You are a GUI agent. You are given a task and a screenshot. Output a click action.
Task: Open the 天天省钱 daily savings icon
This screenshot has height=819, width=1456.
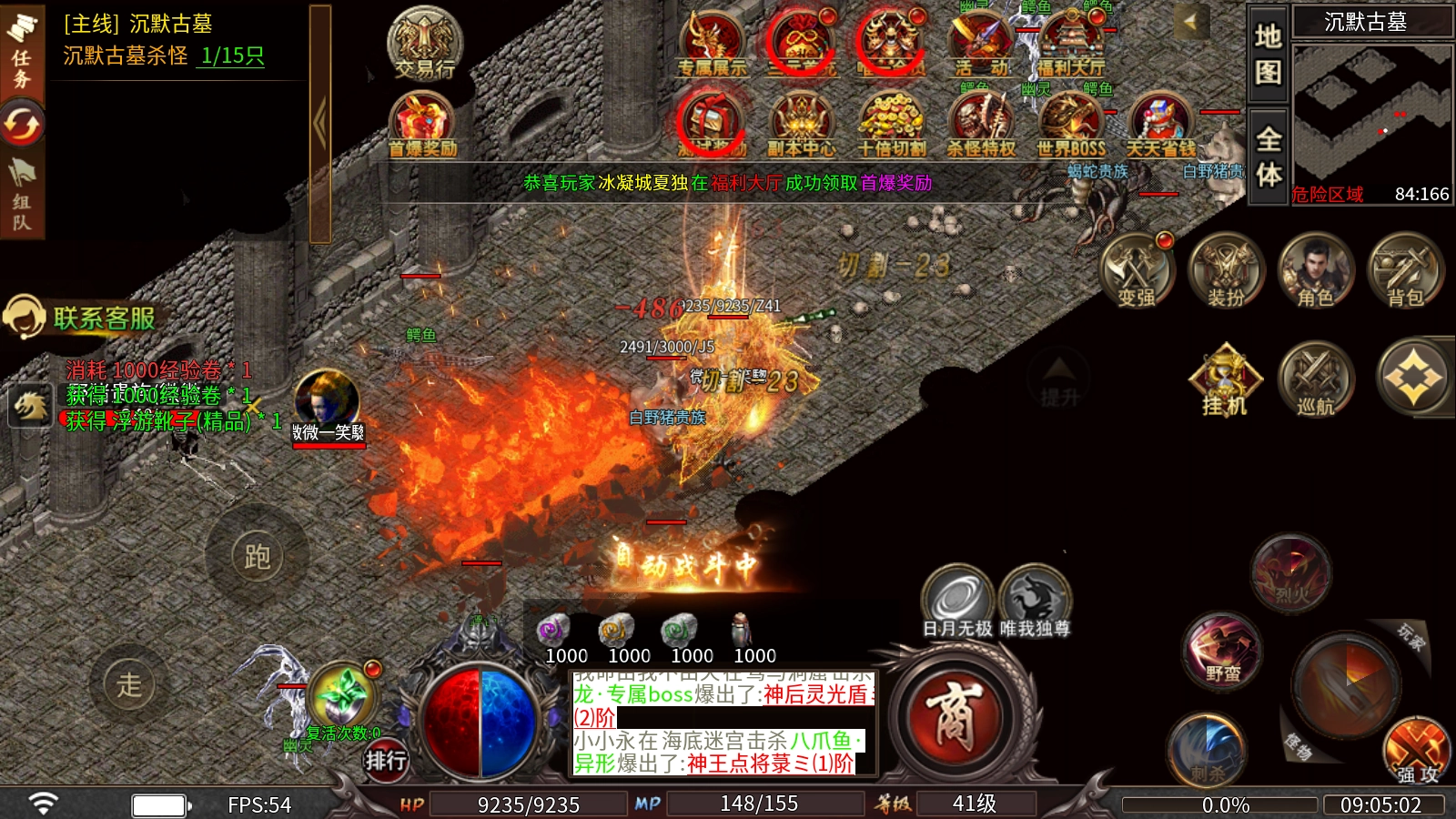pos(1160,126)
